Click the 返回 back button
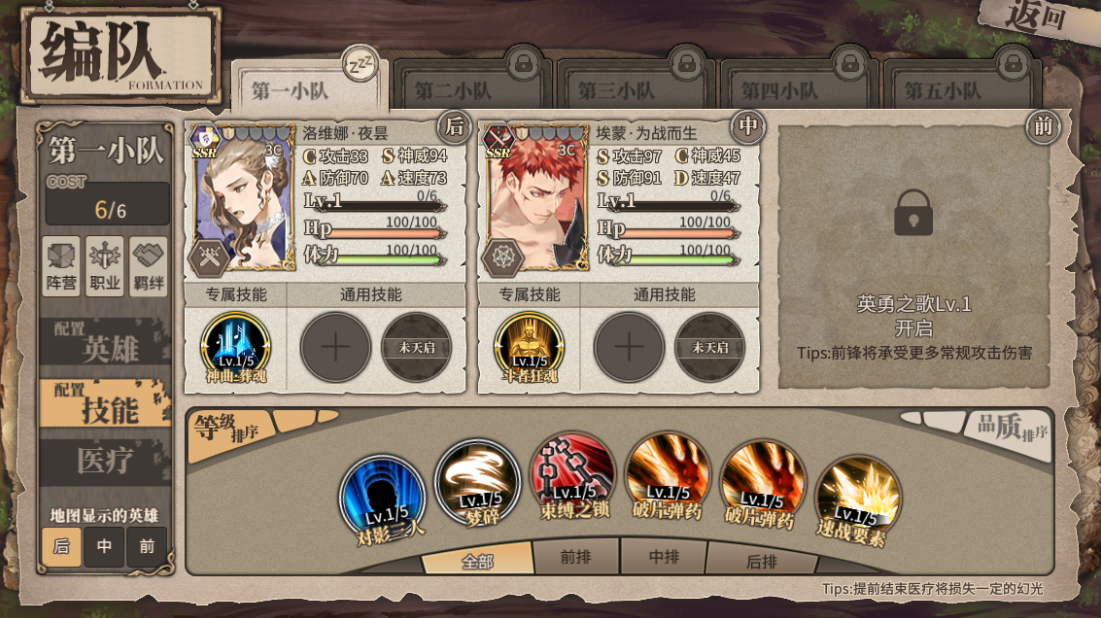This screenshot has height=618, width=1101. [1033, 20]
